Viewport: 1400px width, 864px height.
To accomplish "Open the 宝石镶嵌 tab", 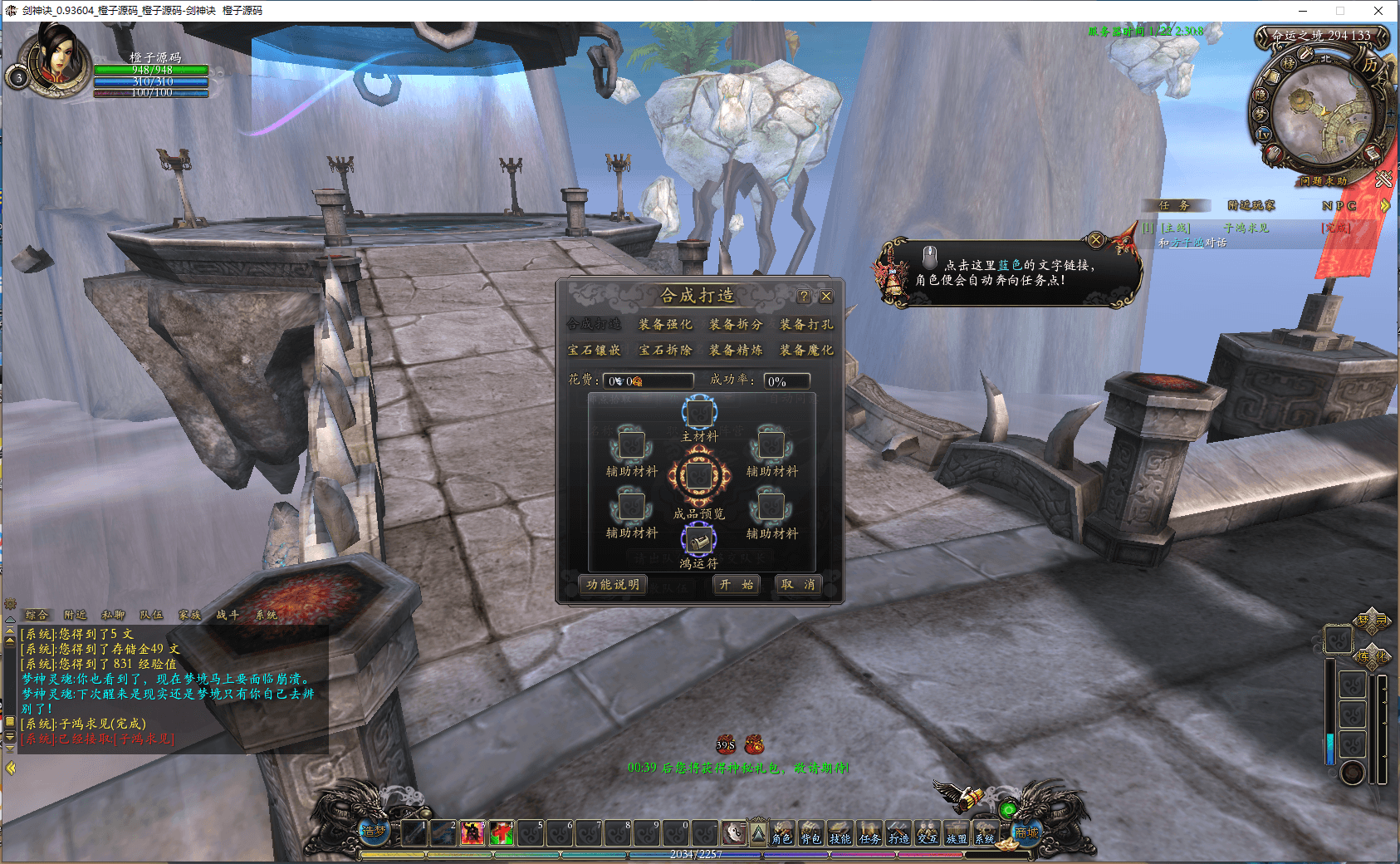I will tap(594, 351).
